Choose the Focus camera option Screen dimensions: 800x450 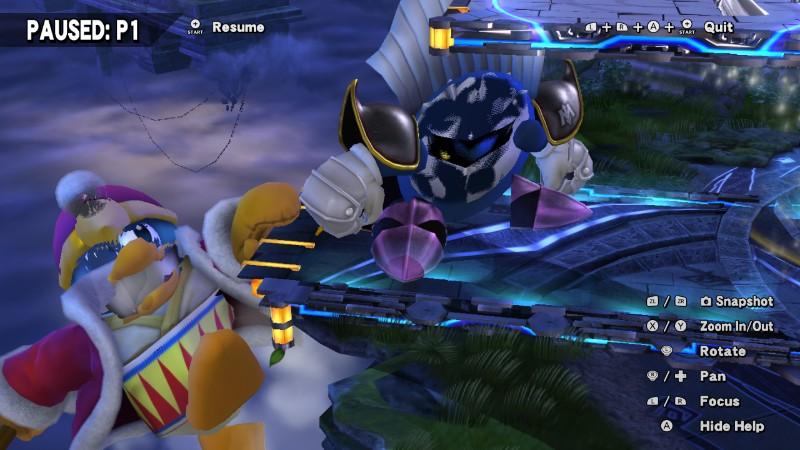(719, 401)
